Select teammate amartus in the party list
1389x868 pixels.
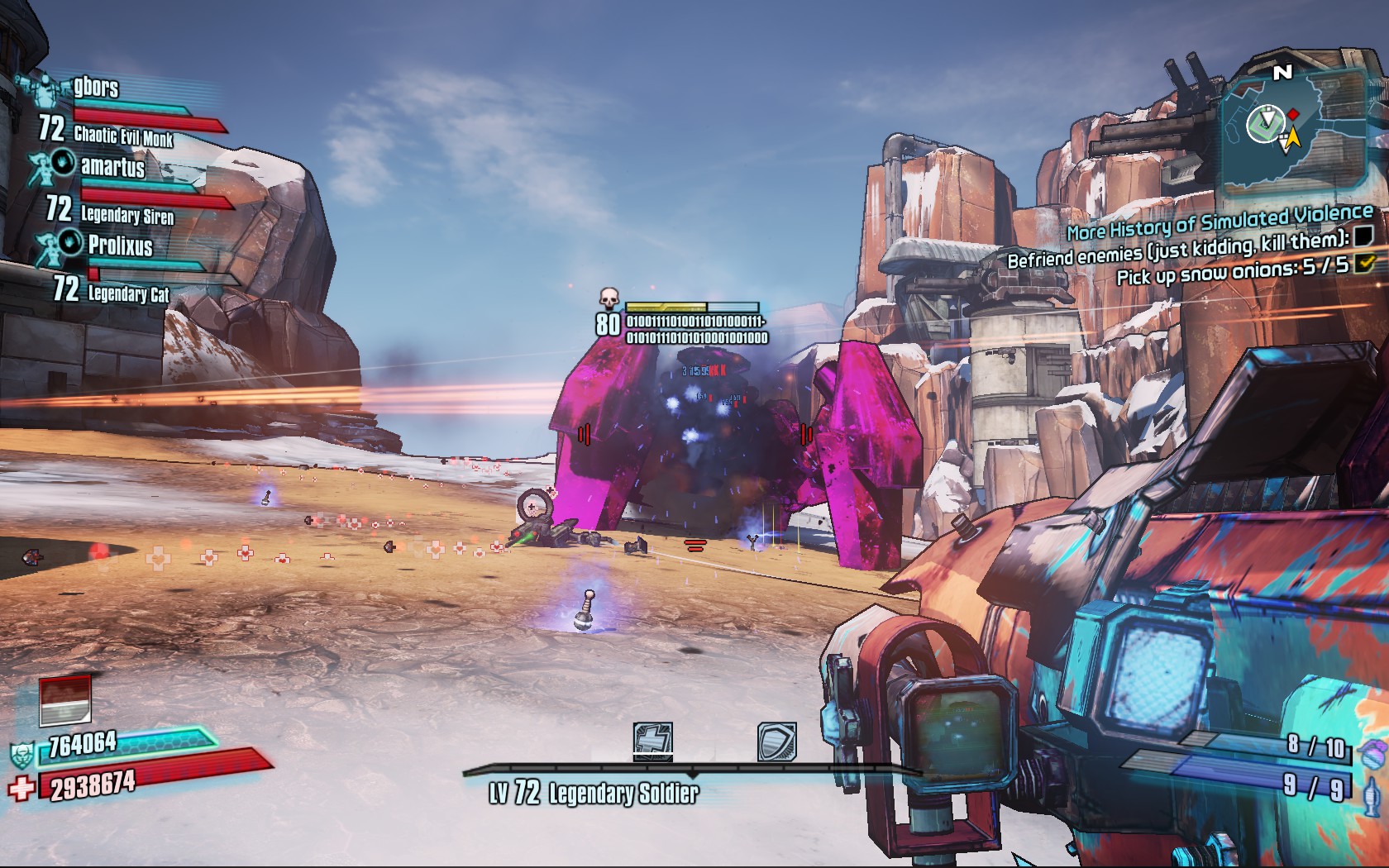(x=112, y=167)
